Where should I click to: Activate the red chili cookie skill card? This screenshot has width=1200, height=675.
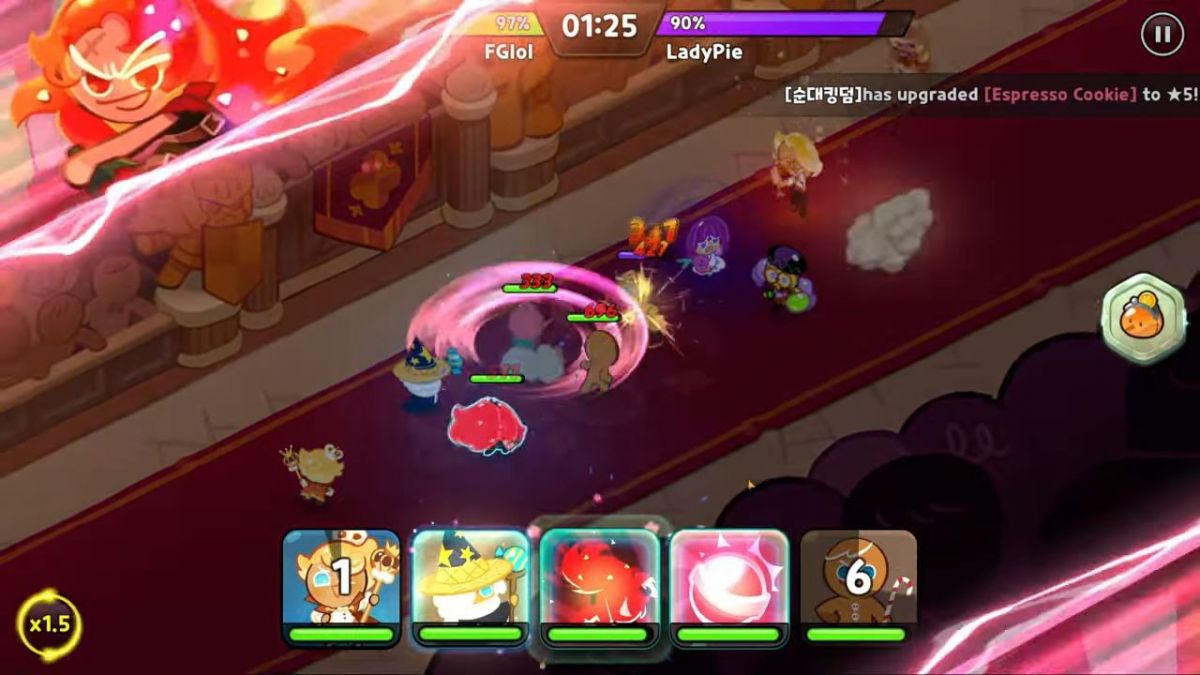(599, 583)
